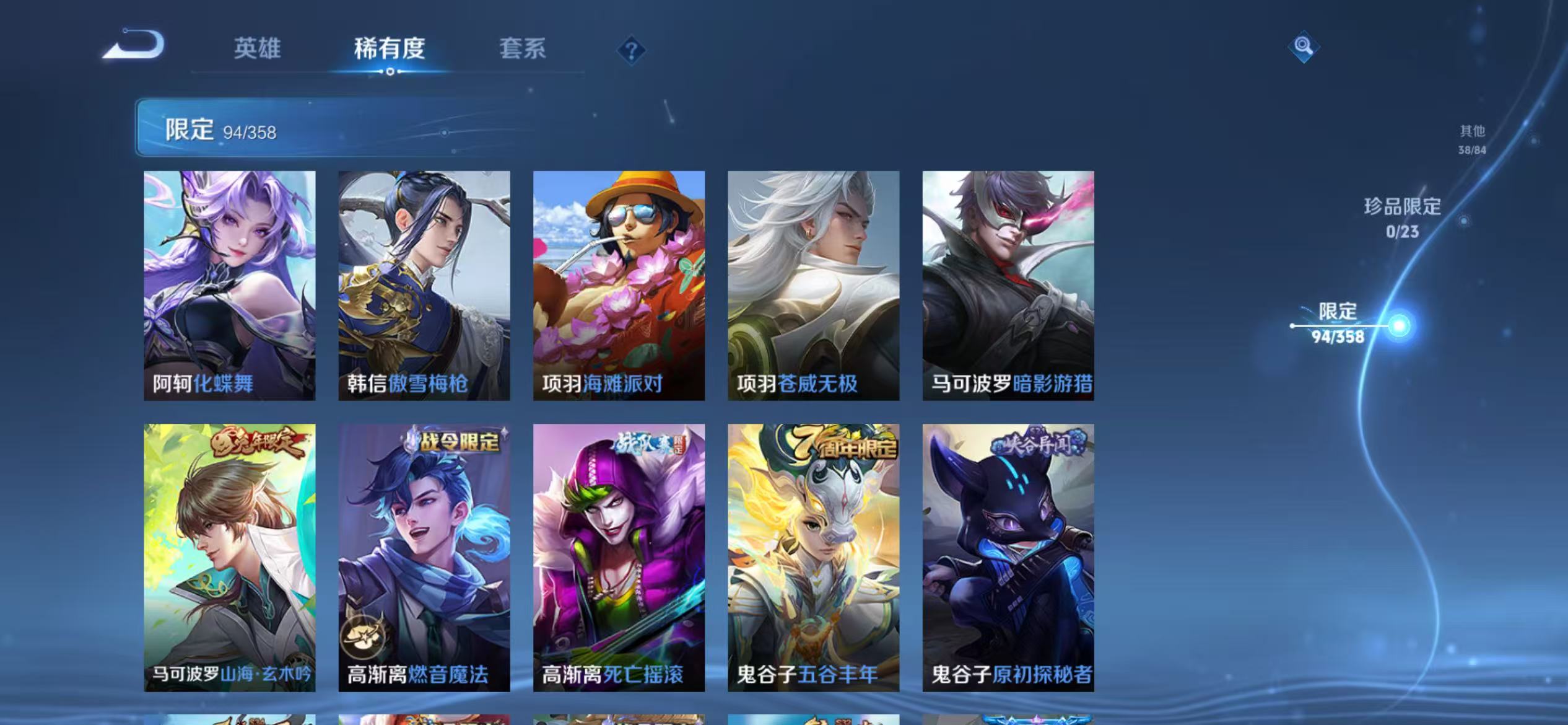Switch to the 套系 tab

click(x=522, y=50)
